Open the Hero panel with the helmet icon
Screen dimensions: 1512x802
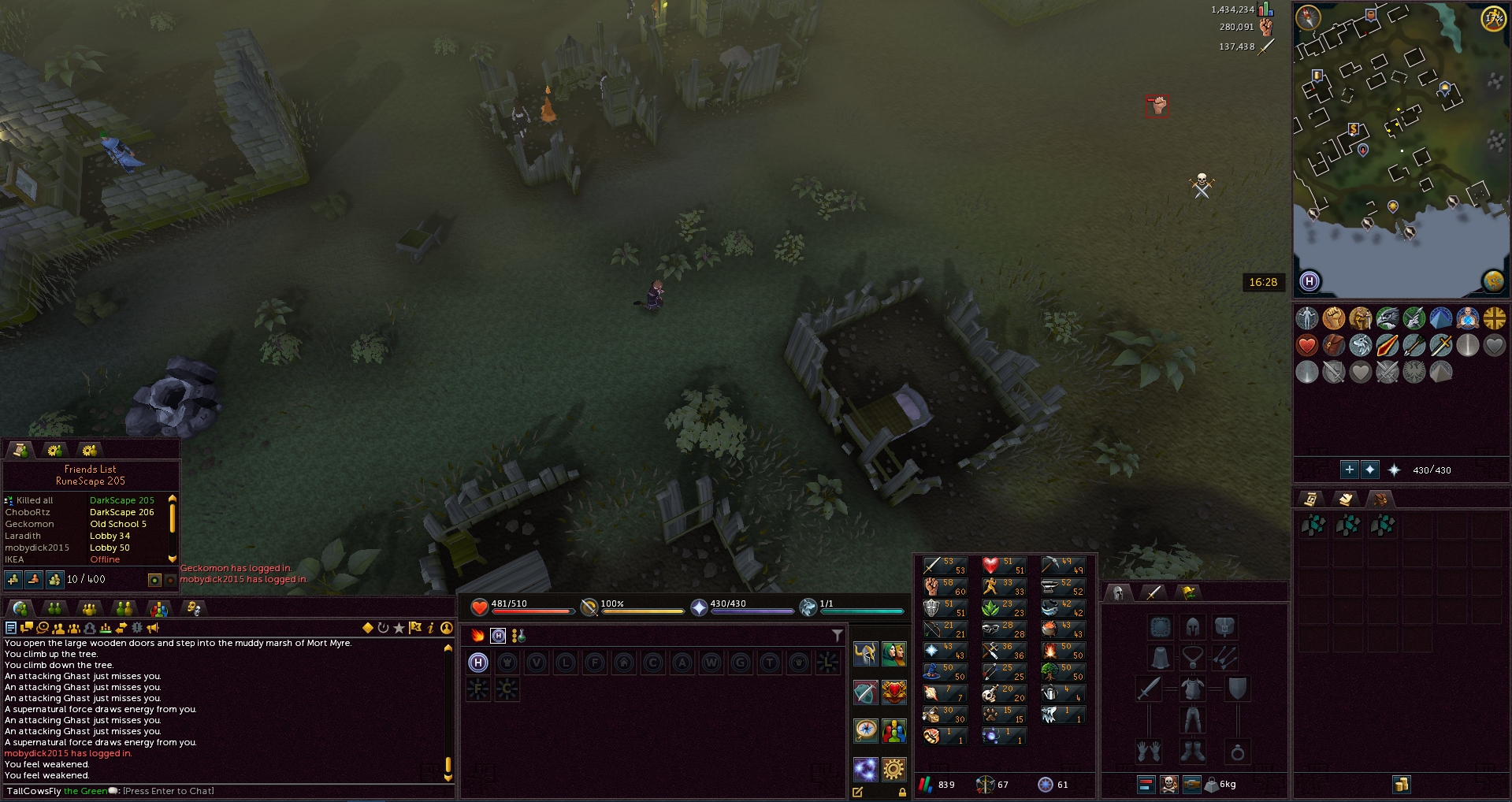pyautogui.click(x=866, y=654)
